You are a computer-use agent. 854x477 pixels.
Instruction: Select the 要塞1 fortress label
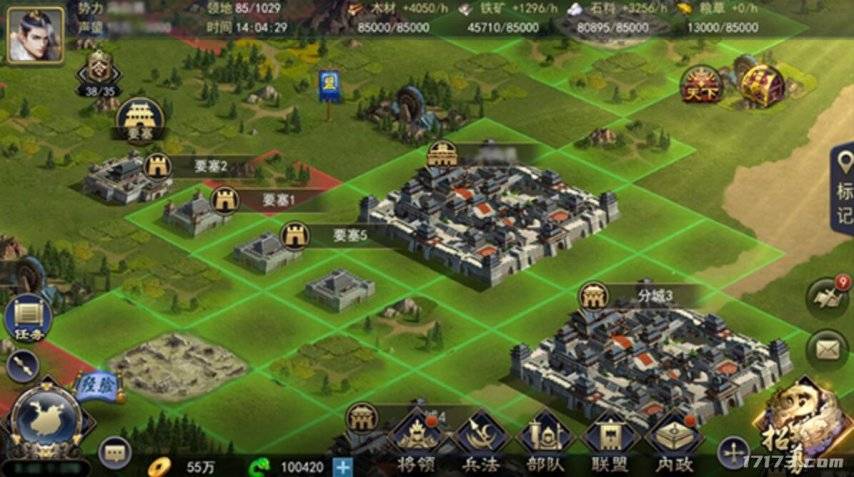(x=278, y=201)
